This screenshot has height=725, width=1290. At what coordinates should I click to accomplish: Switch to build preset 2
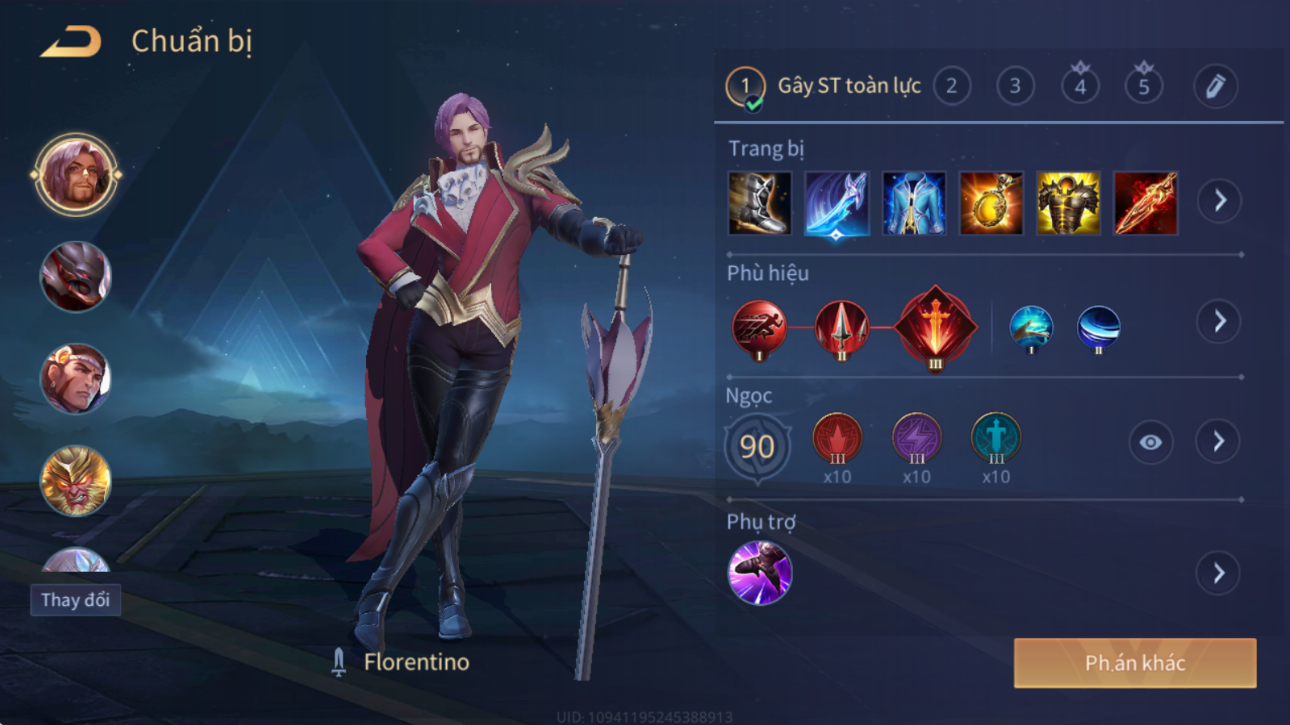tap(951, 86)
